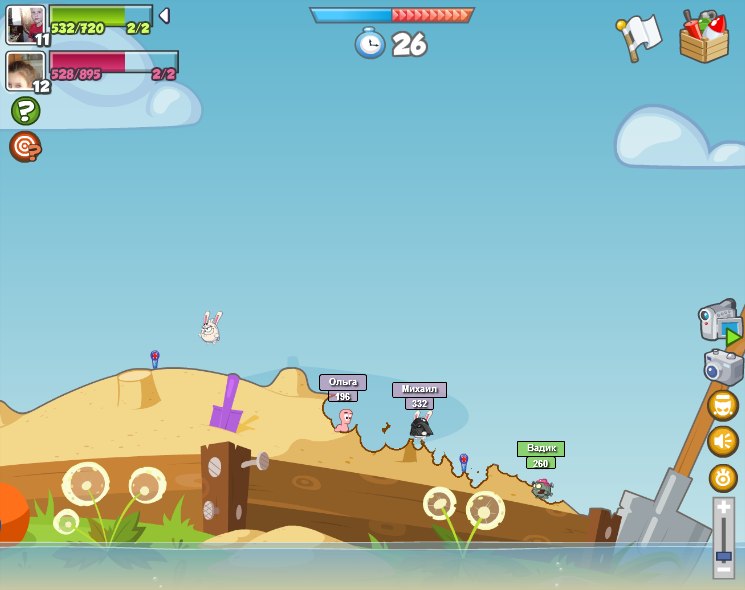The image size is (745, 590).
Task: Click the blue zoom slider handle
Action: click(x=723, y=556)
